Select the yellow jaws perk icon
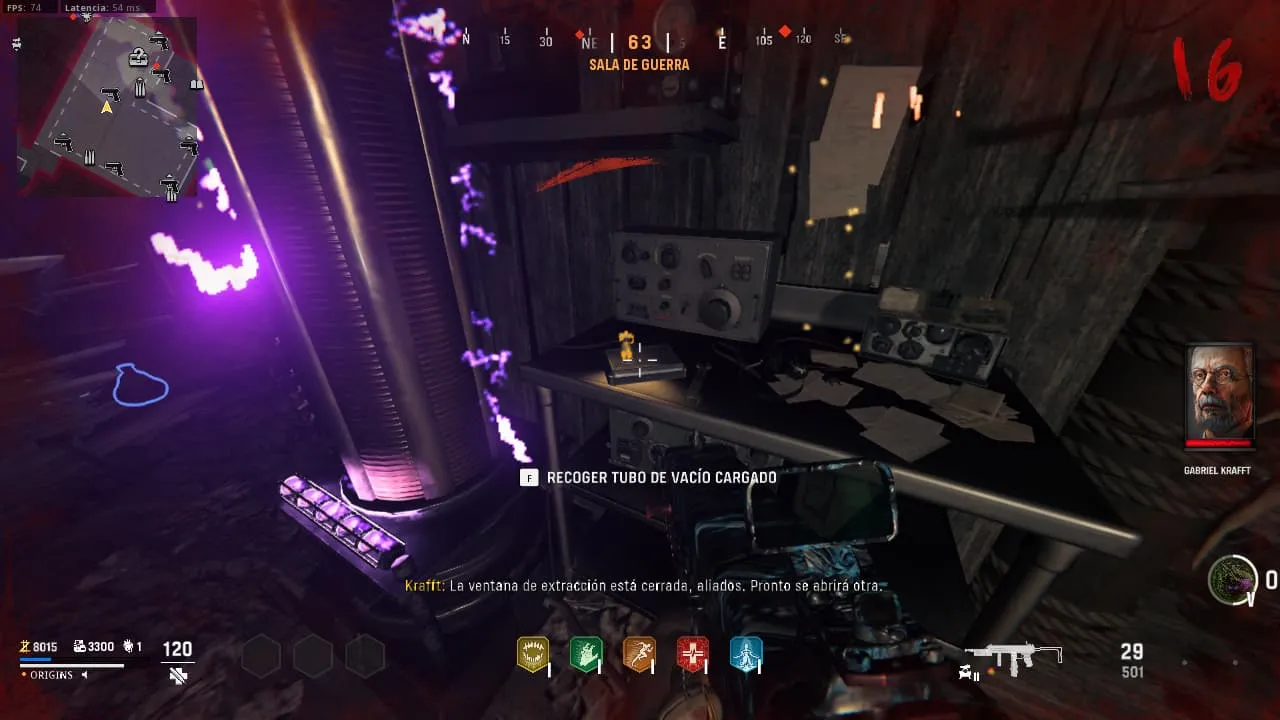This screenshot has height=720, width=1280. click(x=532, y=654)
